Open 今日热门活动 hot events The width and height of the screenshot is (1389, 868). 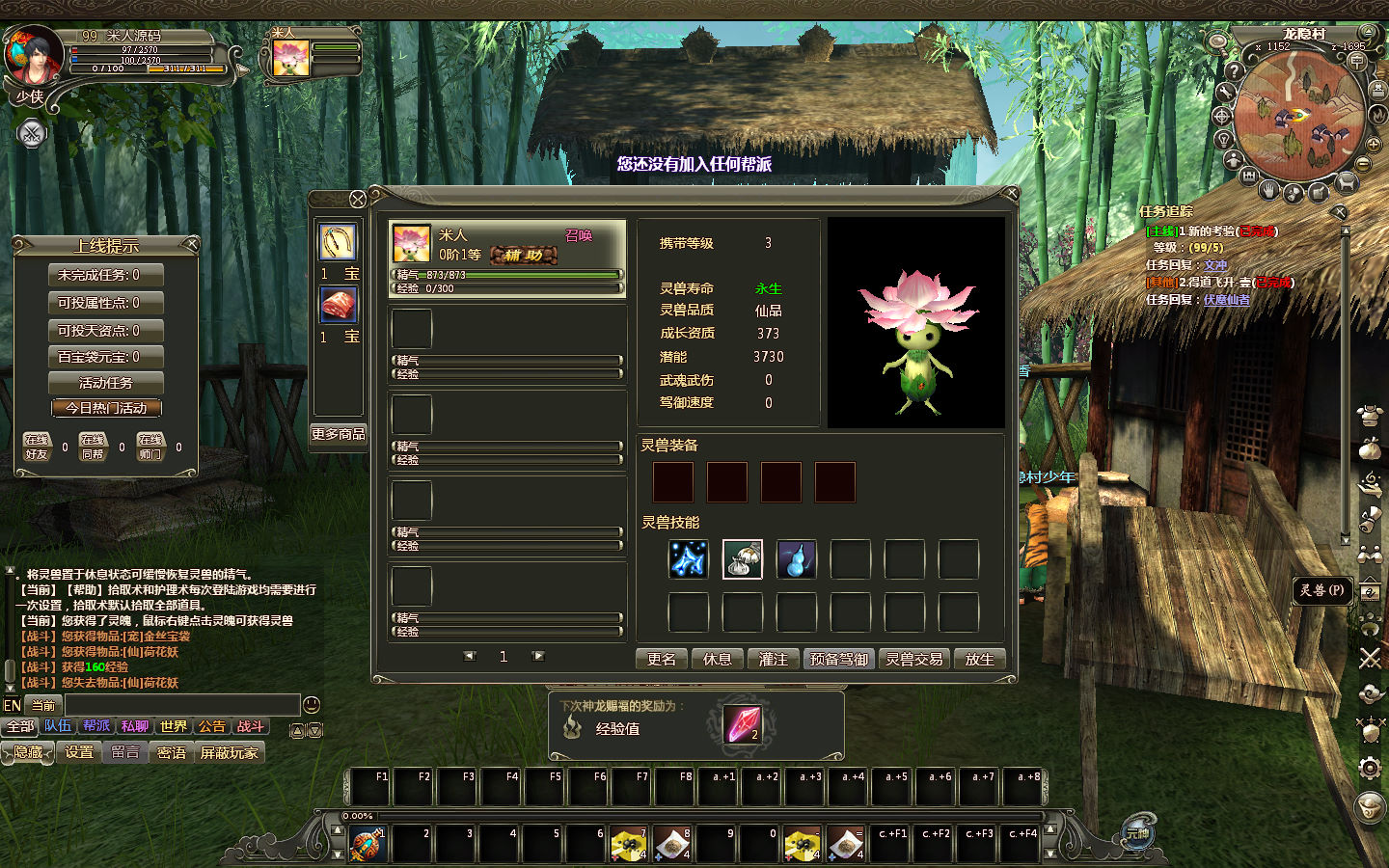coord(106,408)
